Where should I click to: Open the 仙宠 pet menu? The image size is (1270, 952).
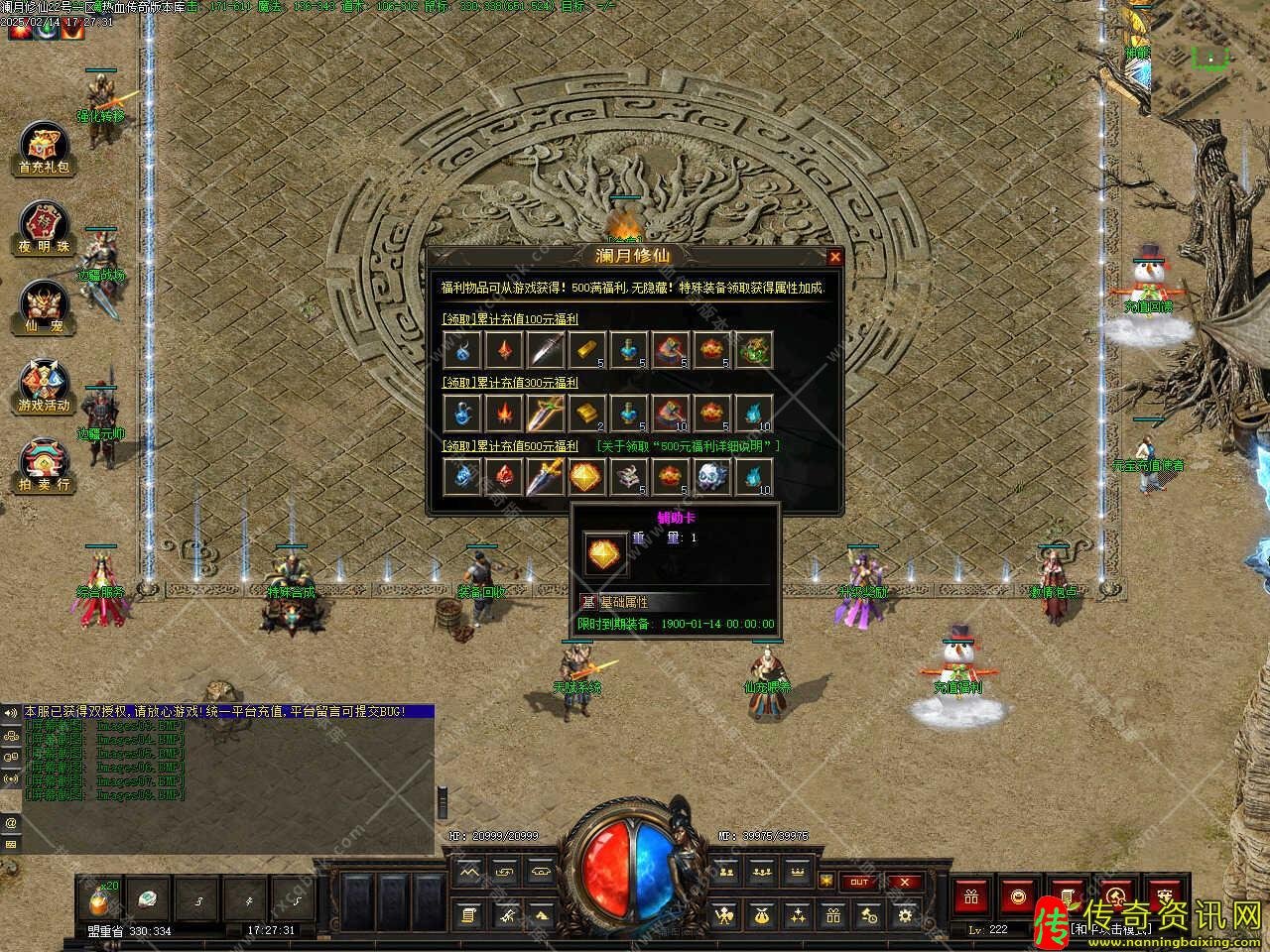tap(45, 307)
